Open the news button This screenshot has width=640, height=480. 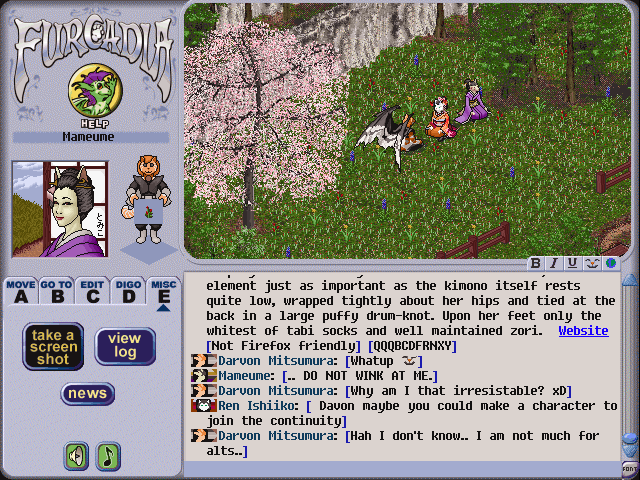(88, 394)
